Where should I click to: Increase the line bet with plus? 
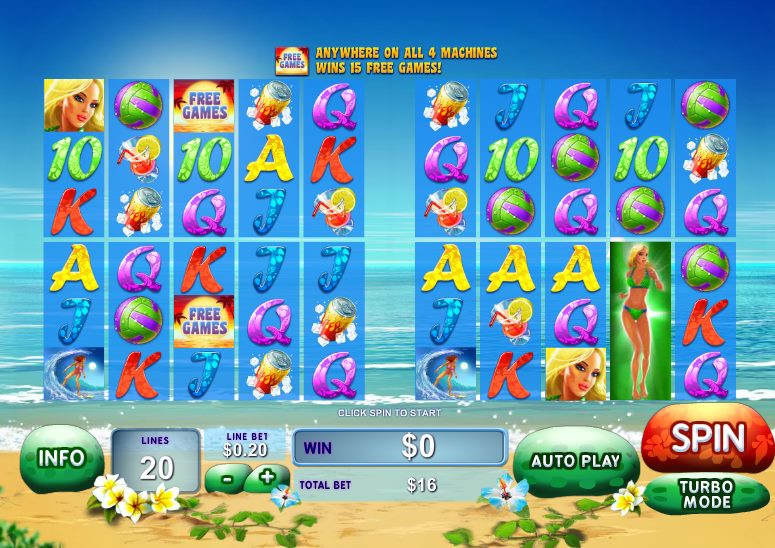click(266, 477)
